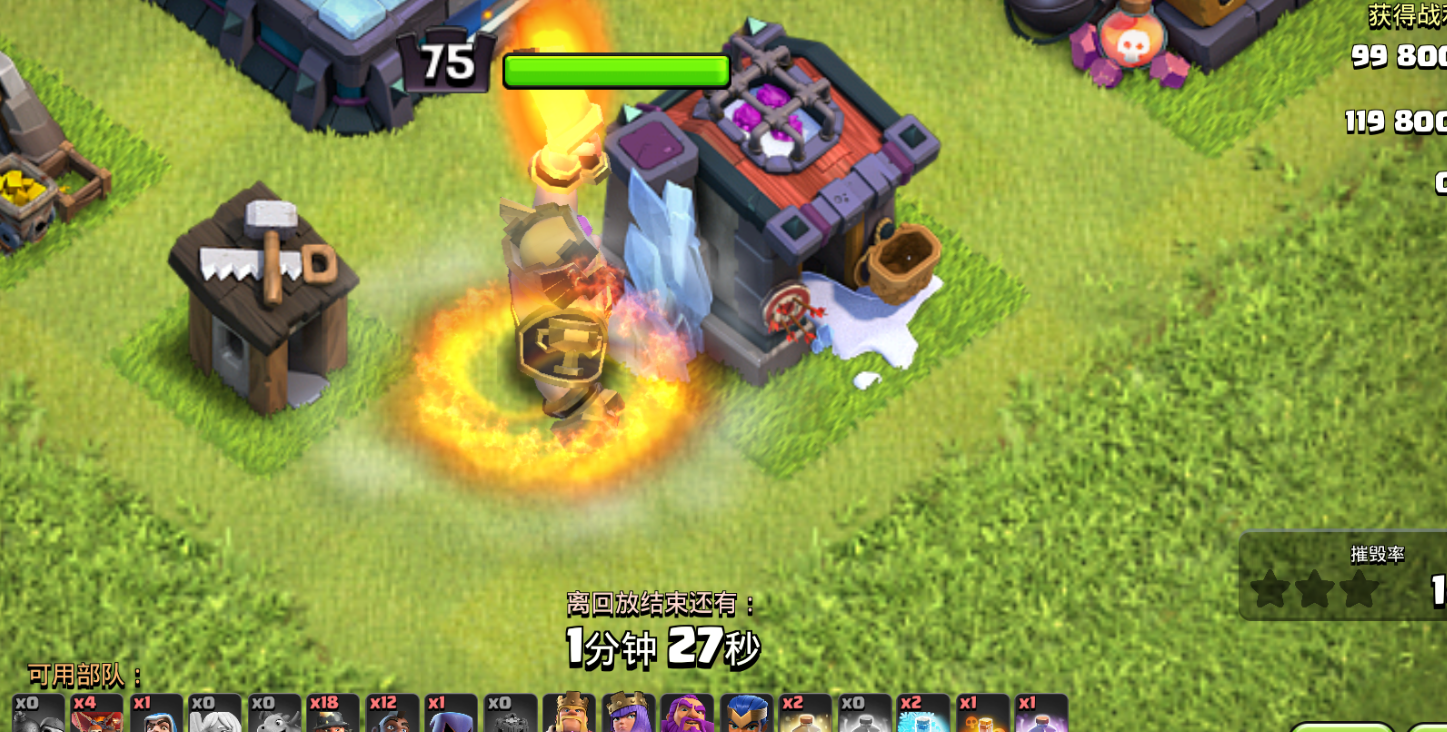The width and height of the screenshot is (1447, 732).
Task: Pick the x12 Hog Rider troop slot
Action: tap(392, 714)
